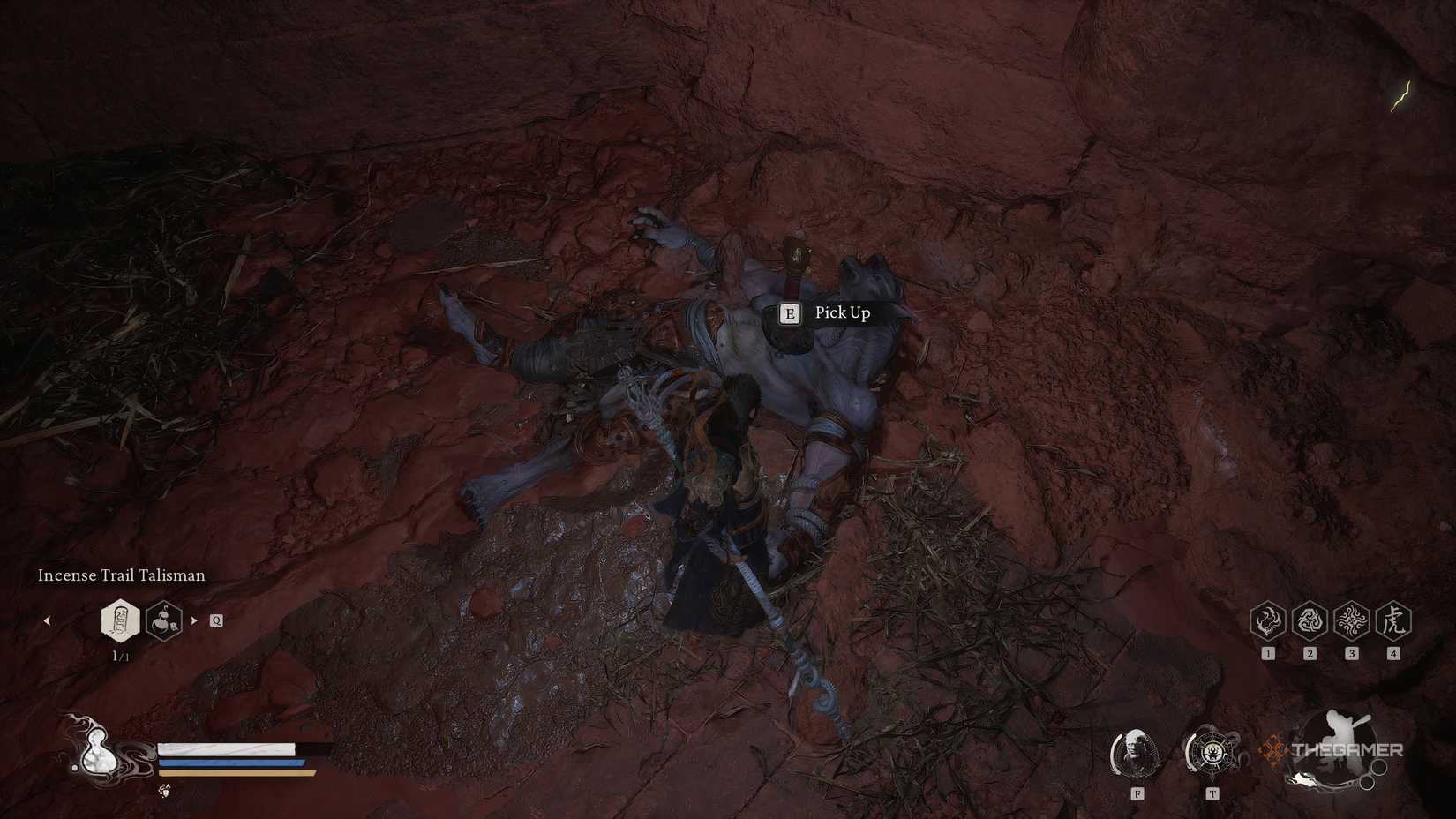This screenshot has height=819, width=1456.
Task: Click the 1/1 item count label
Action: point(122,656)
